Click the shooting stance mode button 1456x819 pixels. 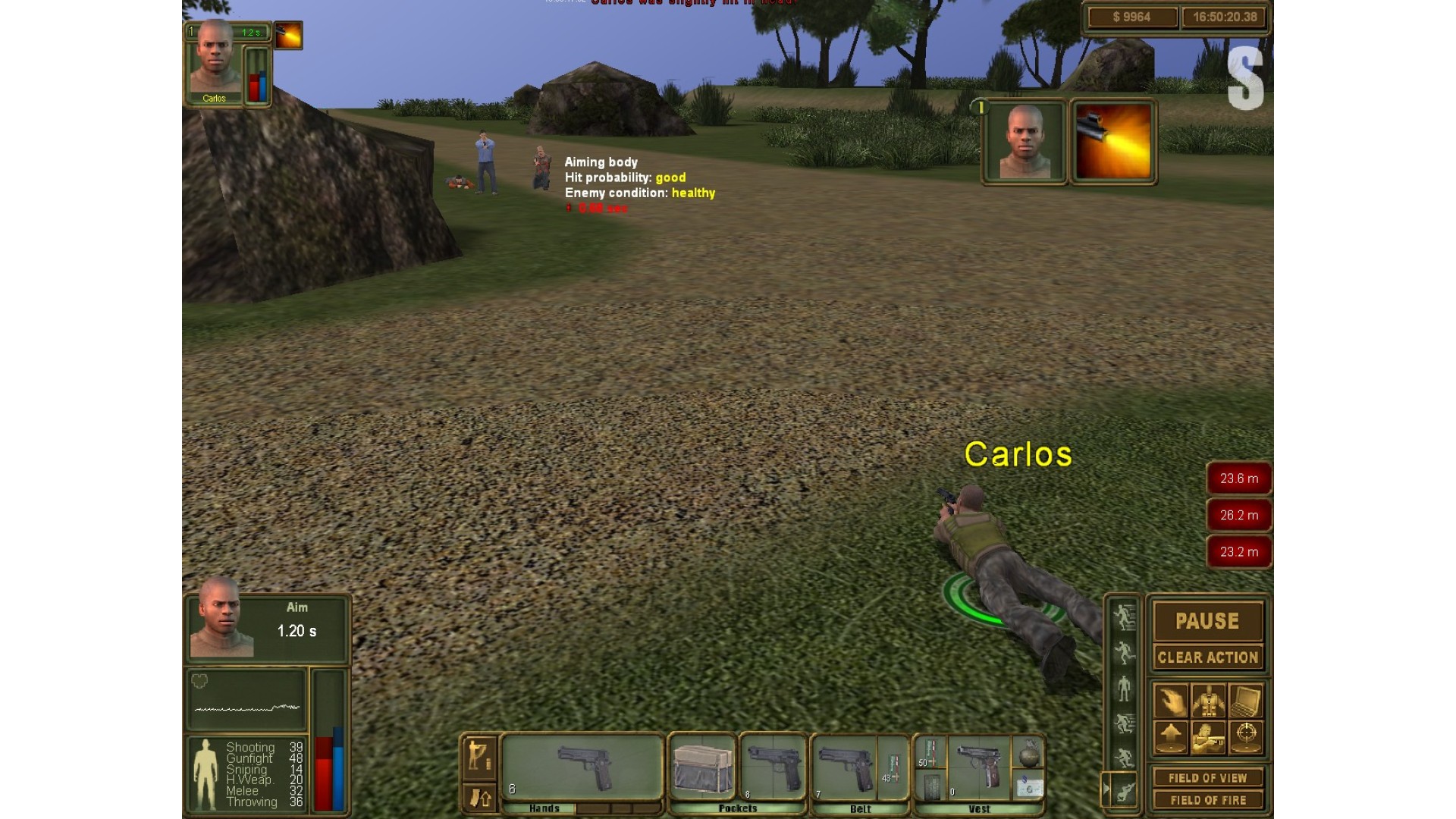click(x=479, y=755)
